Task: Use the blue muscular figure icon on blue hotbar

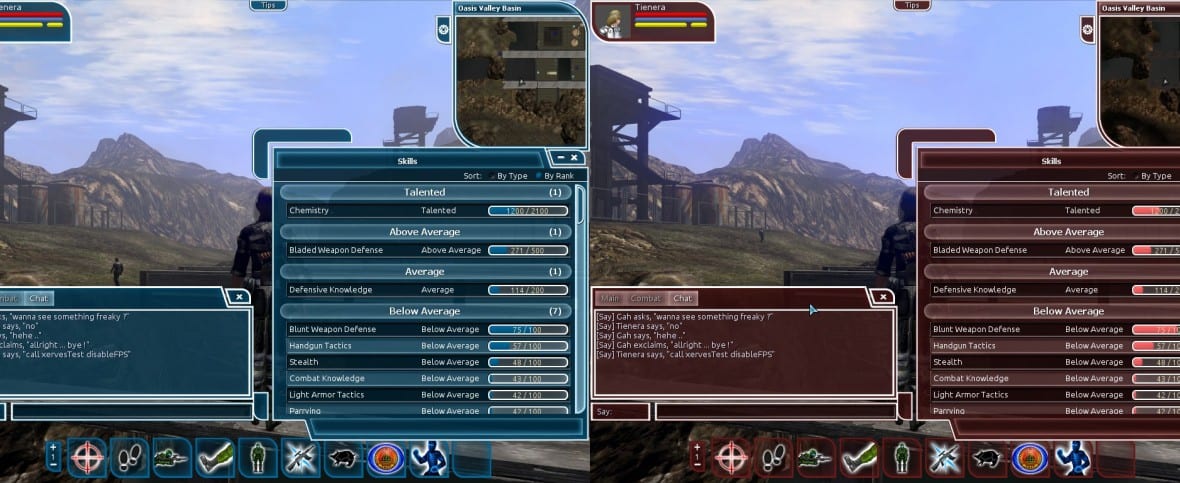Action: click(x=428, y=456)
